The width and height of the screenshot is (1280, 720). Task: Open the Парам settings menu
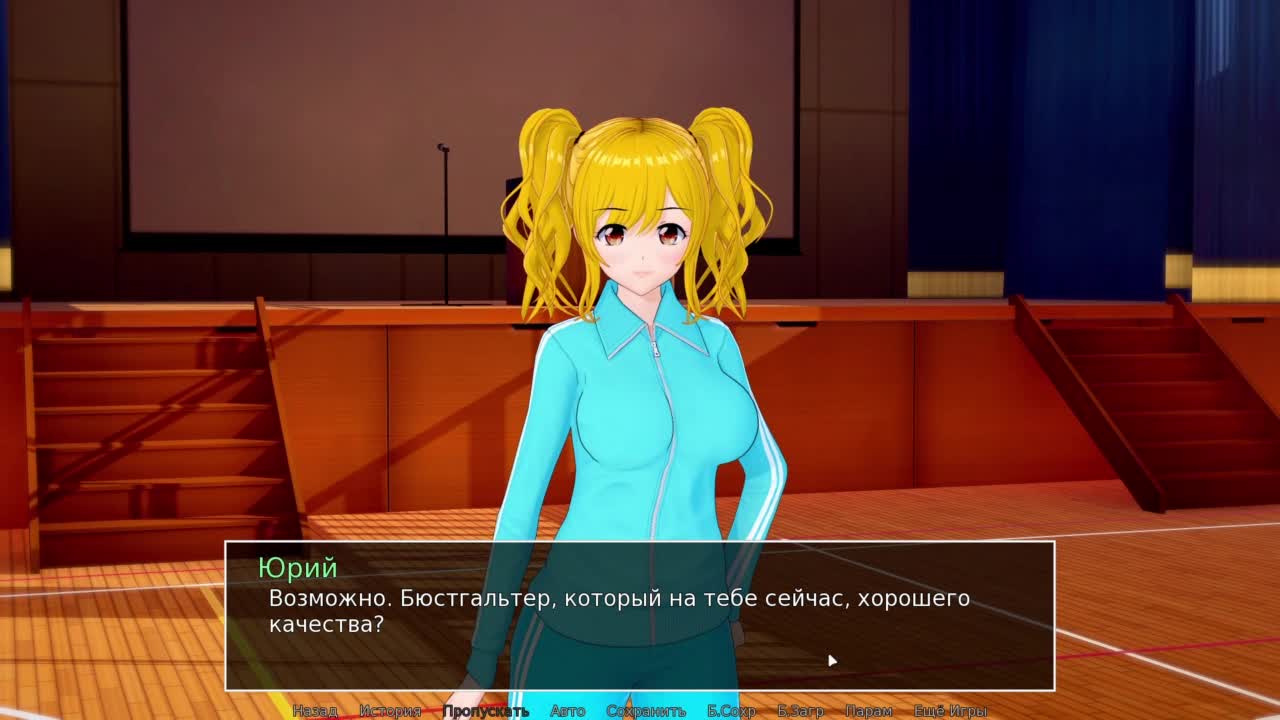coord(868,711)
